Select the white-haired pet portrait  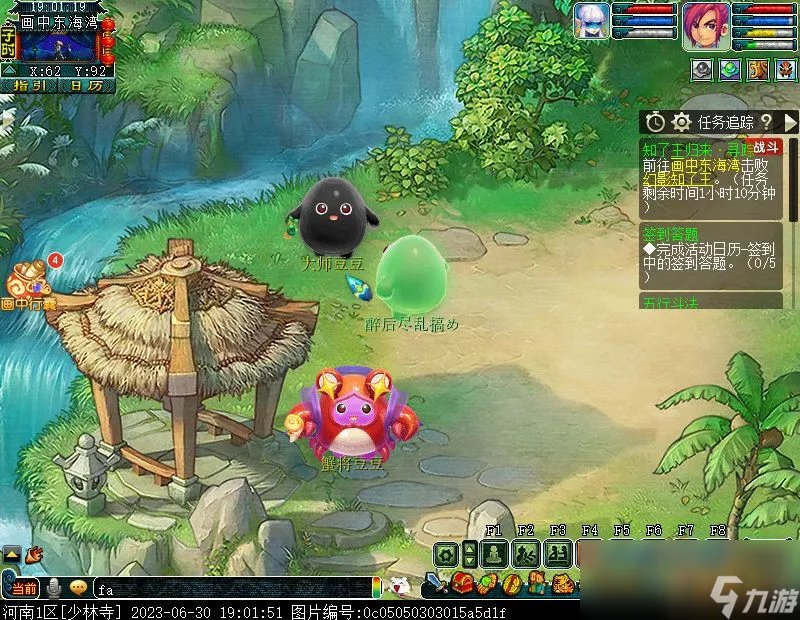[592, 21]
